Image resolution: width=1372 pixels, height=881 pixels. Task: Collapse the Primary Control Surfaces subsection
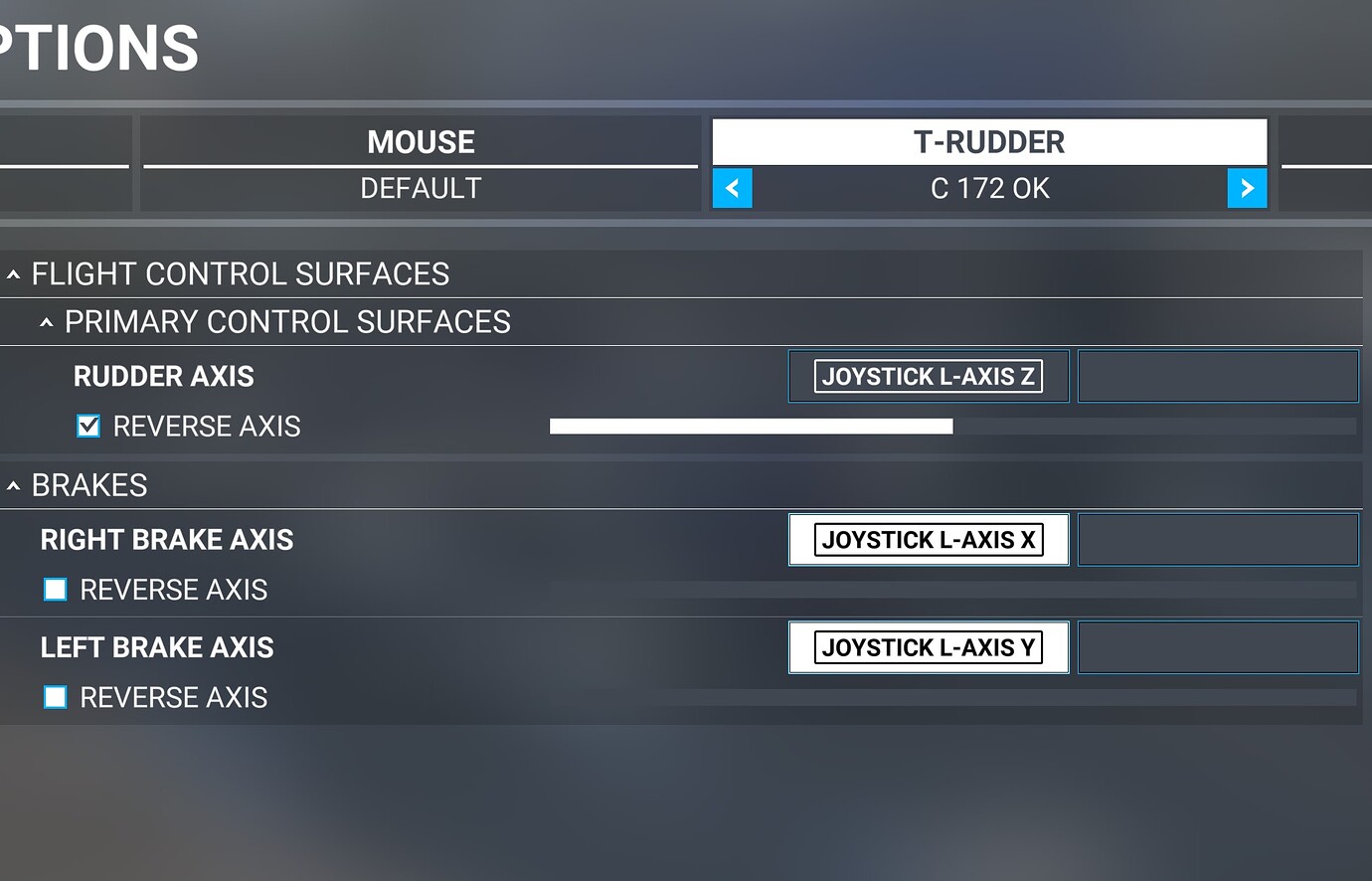click(47, 322)
